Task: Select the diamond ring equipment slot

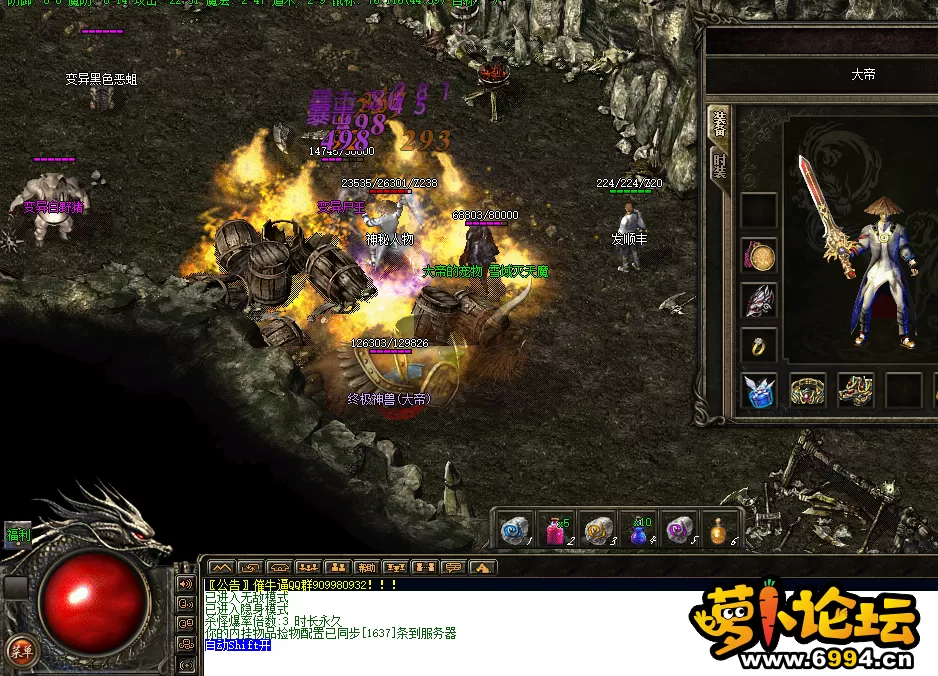Action: [760, 346]
